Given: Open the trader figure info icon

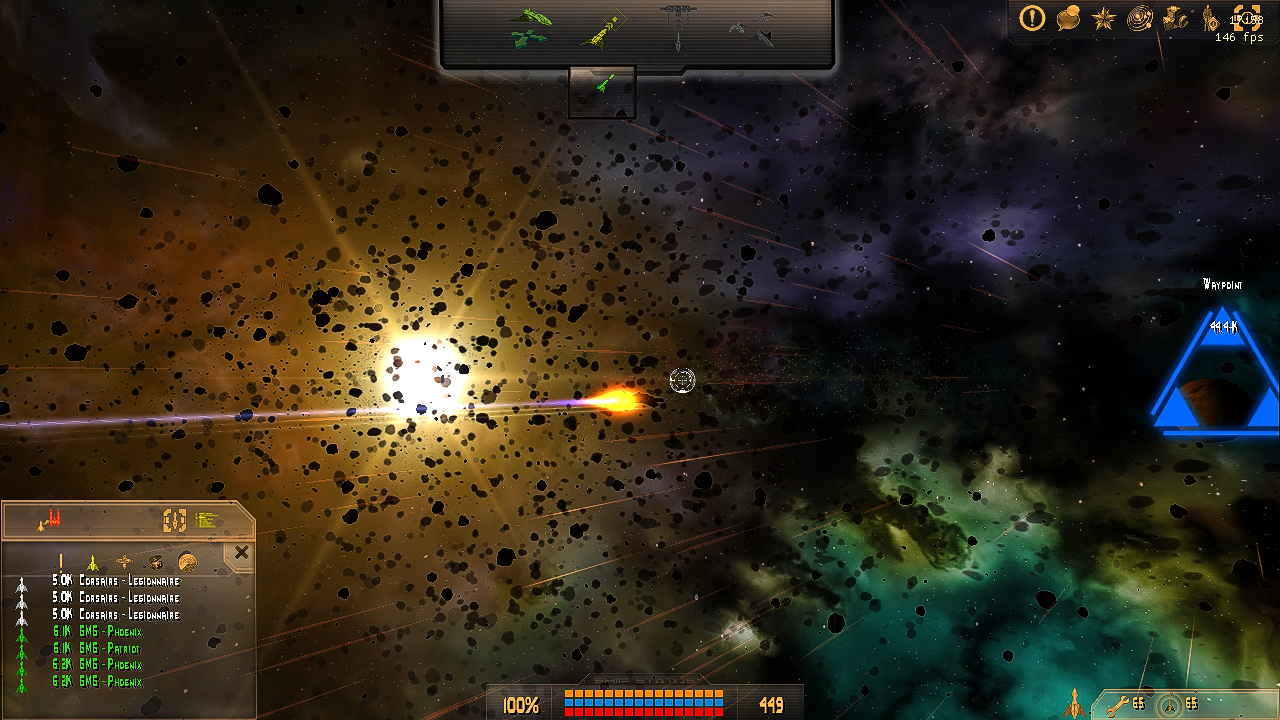Looking at the screenshot, I should click(1209, 18).
